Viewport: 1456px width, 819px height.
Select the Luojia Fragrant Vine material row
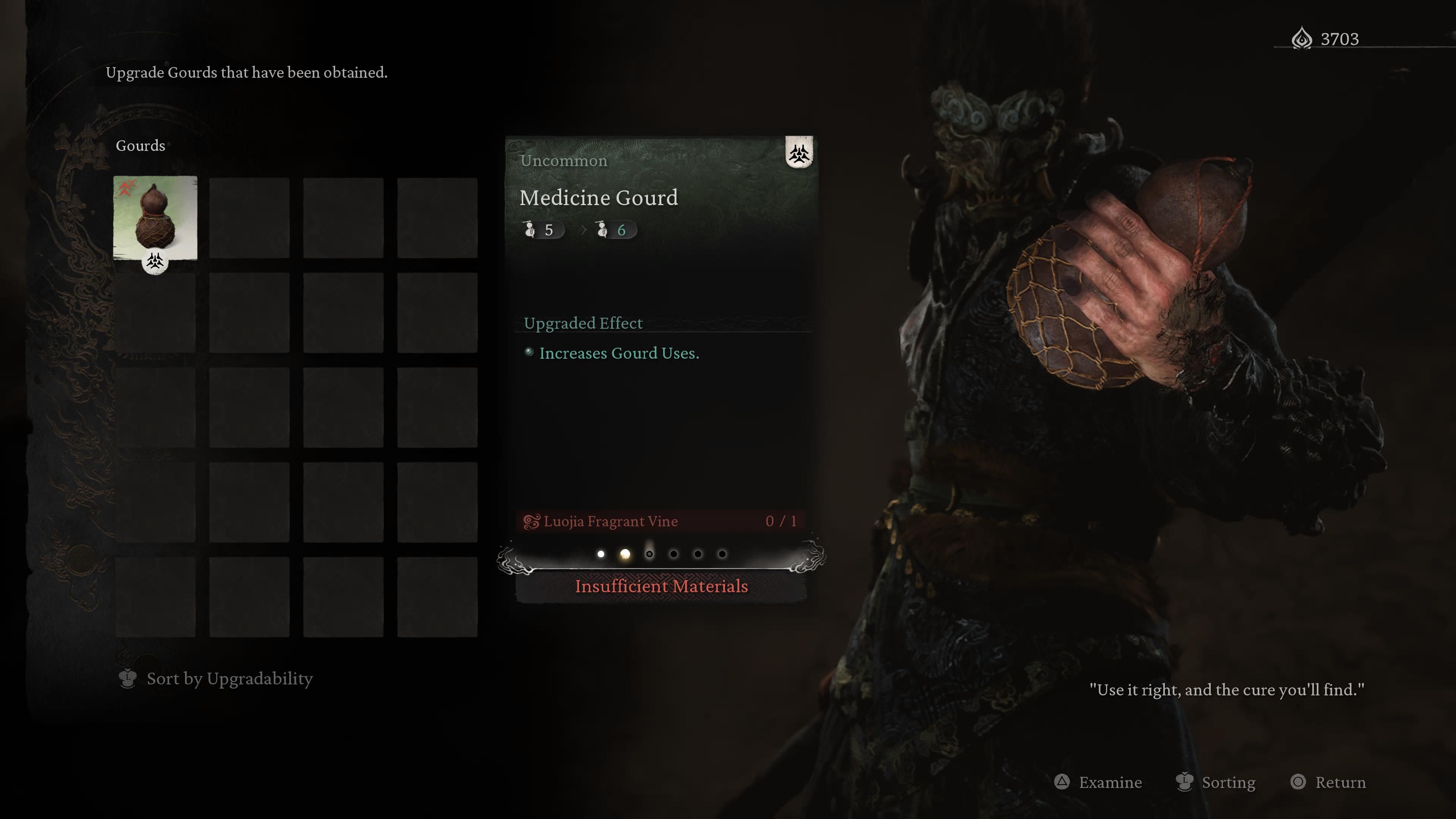pyautogui.click(x=661, y=521)
